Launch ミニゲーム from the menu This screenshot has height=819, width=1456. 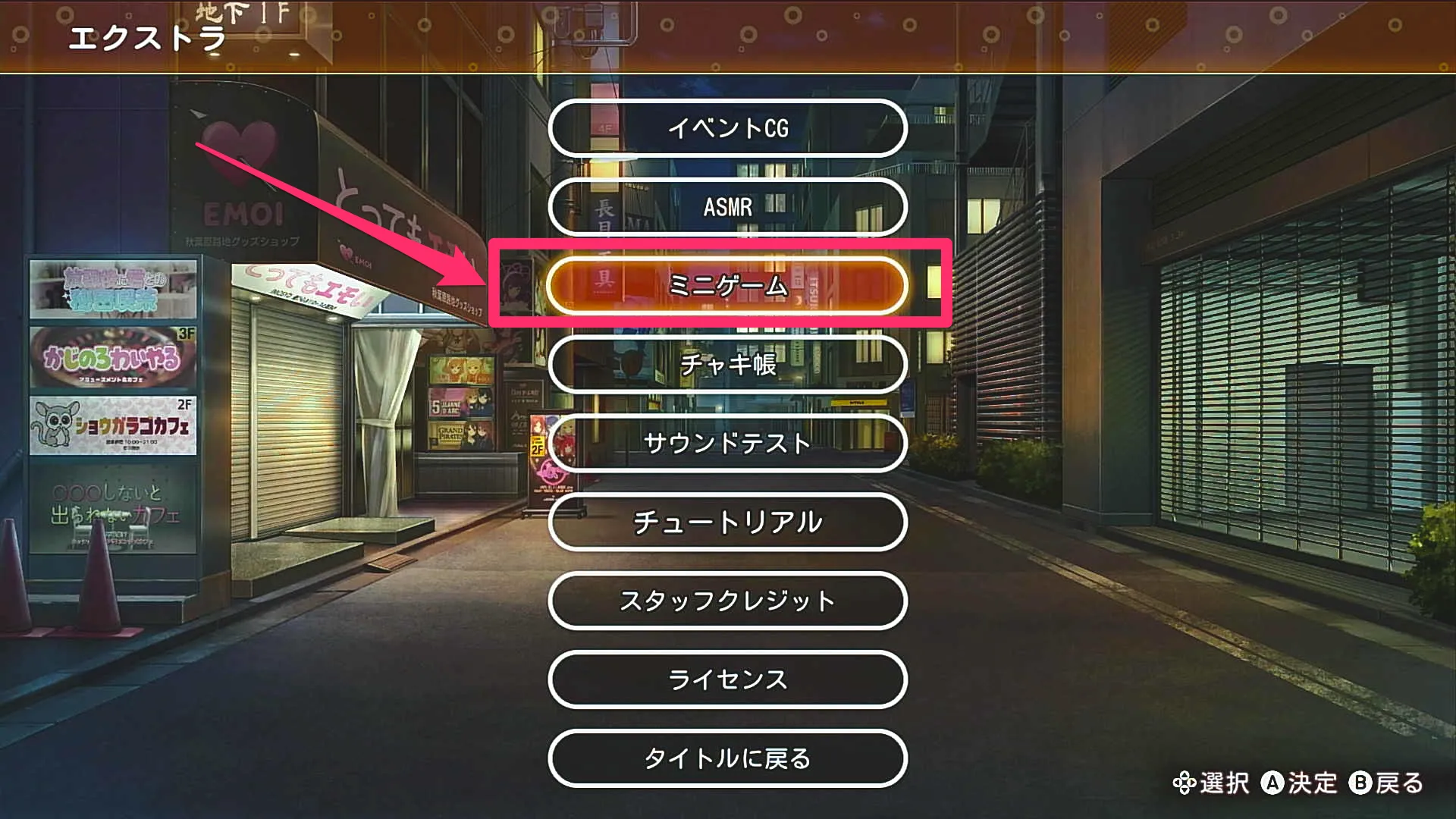point(726,287)
